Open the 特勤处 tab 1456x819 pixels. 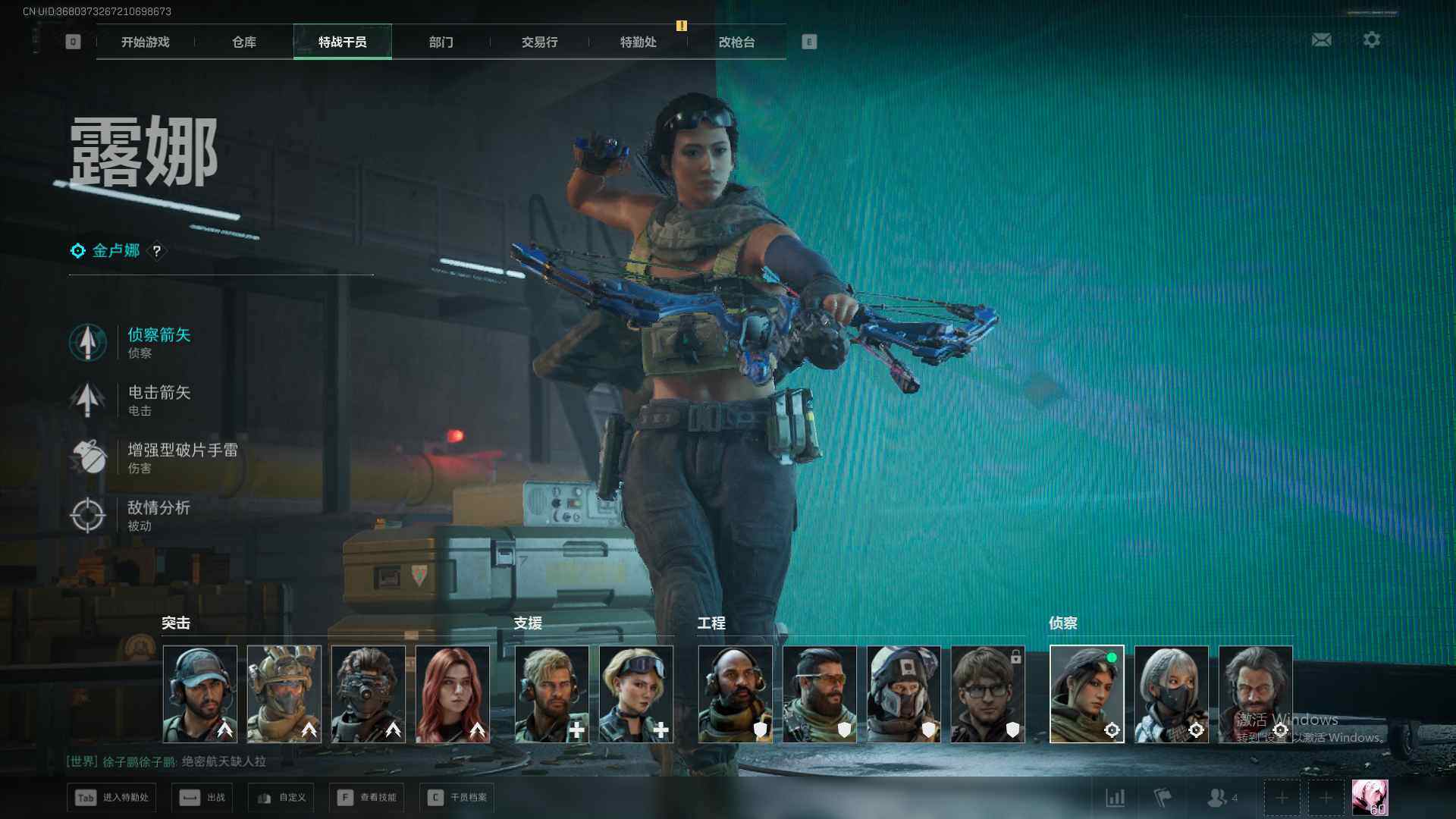tap(638, 42)
